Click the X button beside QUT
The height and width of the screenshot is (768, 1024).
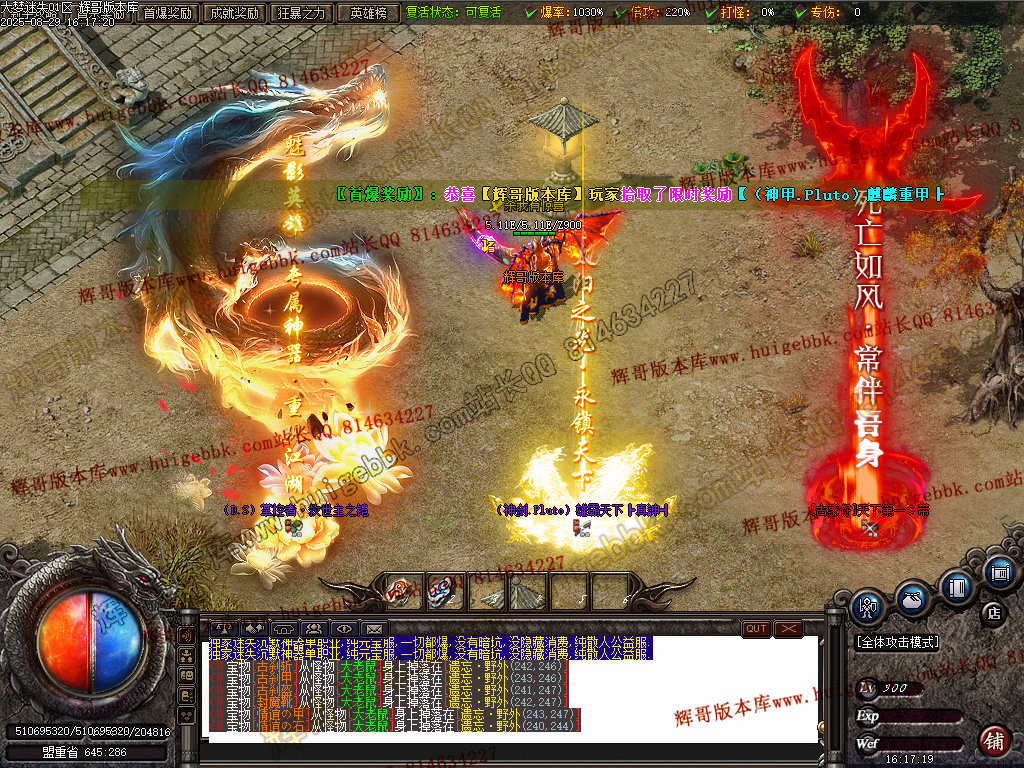coord(789,629)
